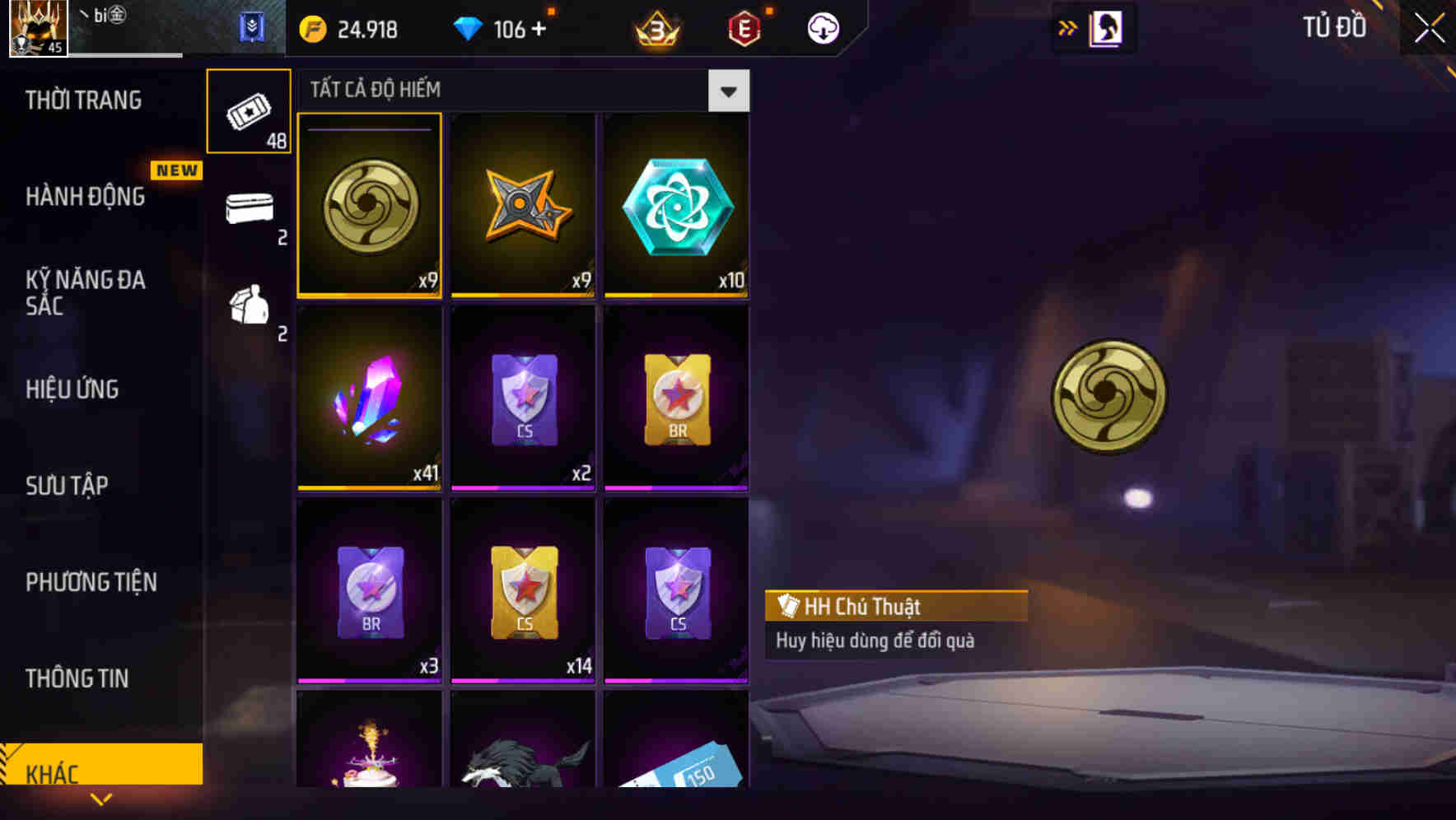Expand the down chevron below KHÁC
The height and width of the screenshot is (820, 1456).
[101, 800]
